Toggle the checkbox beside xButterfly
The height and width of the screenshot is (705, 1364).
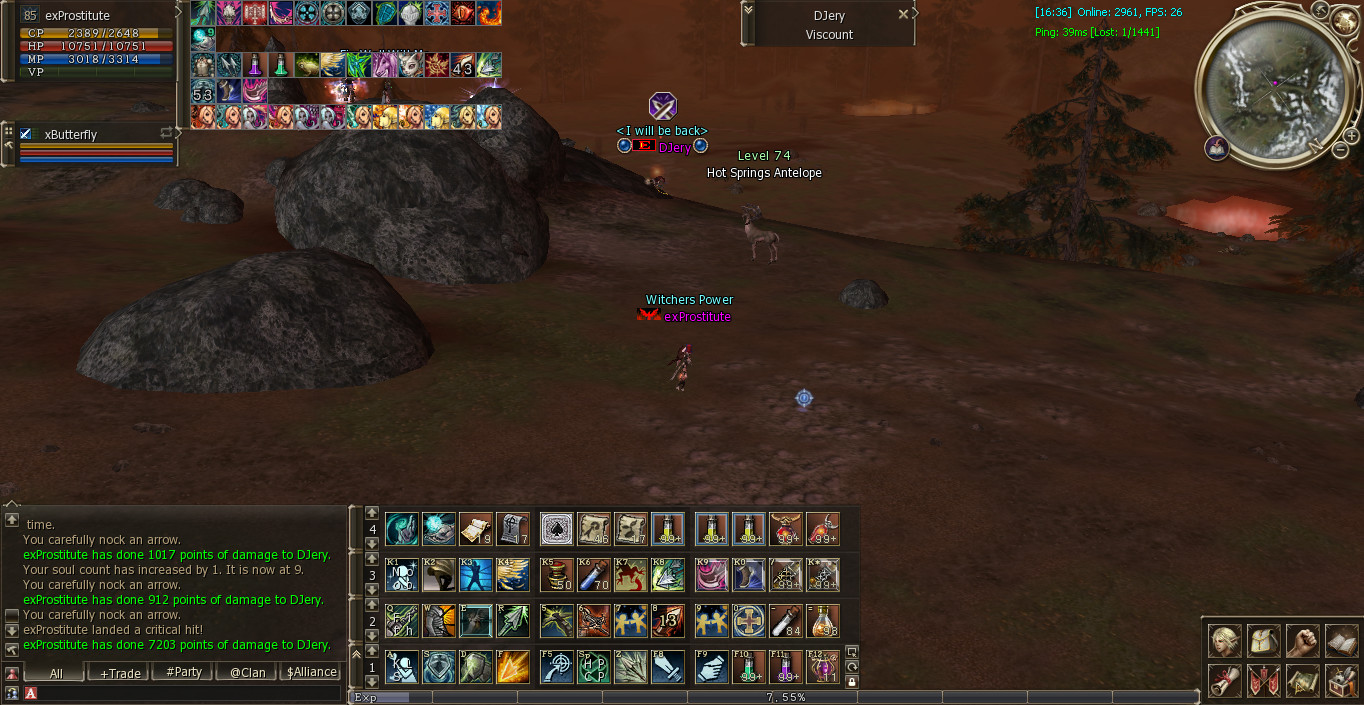tap(26, 134)
